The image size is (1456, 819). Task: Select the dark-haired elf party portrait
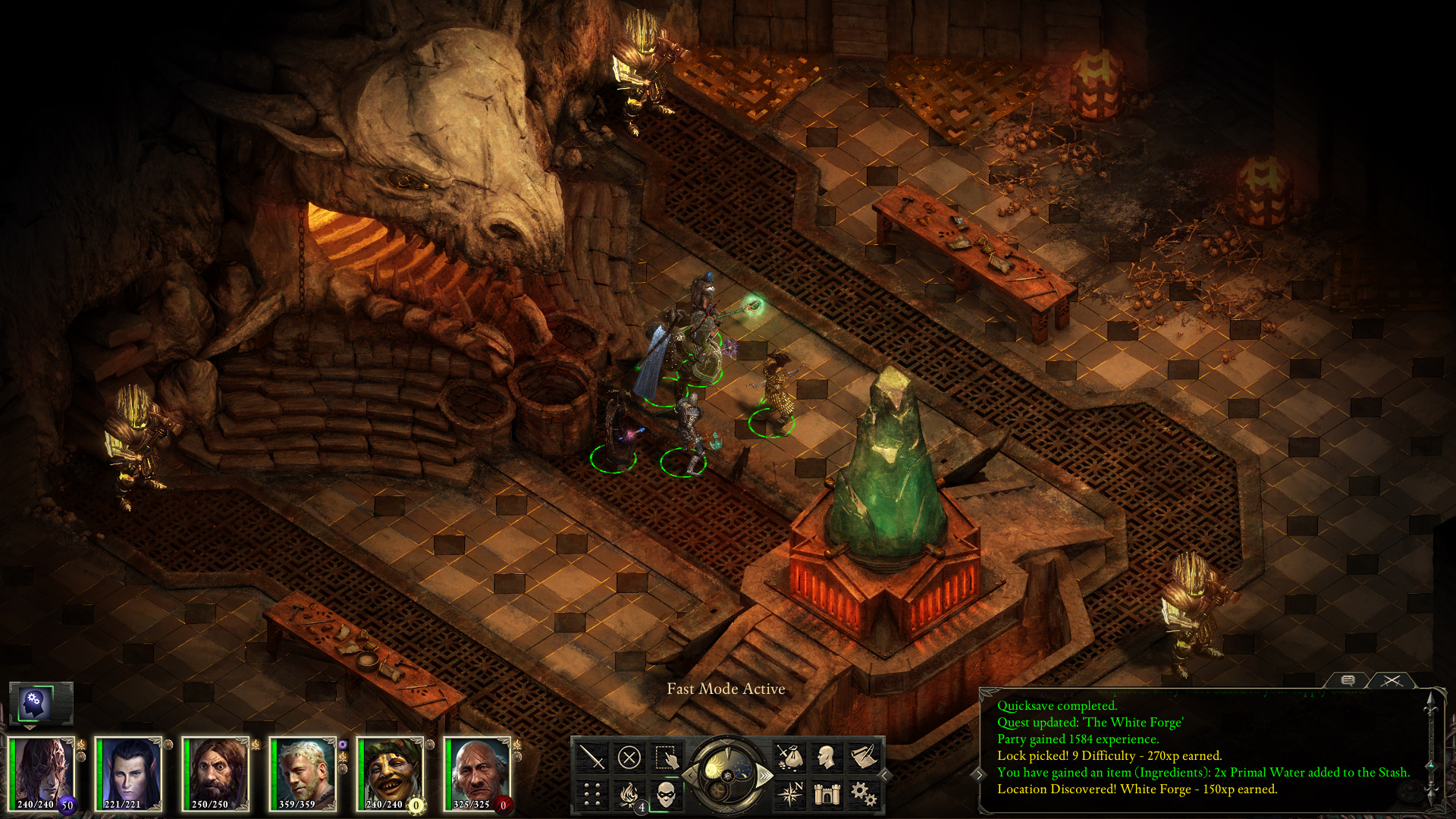(129, 773)
